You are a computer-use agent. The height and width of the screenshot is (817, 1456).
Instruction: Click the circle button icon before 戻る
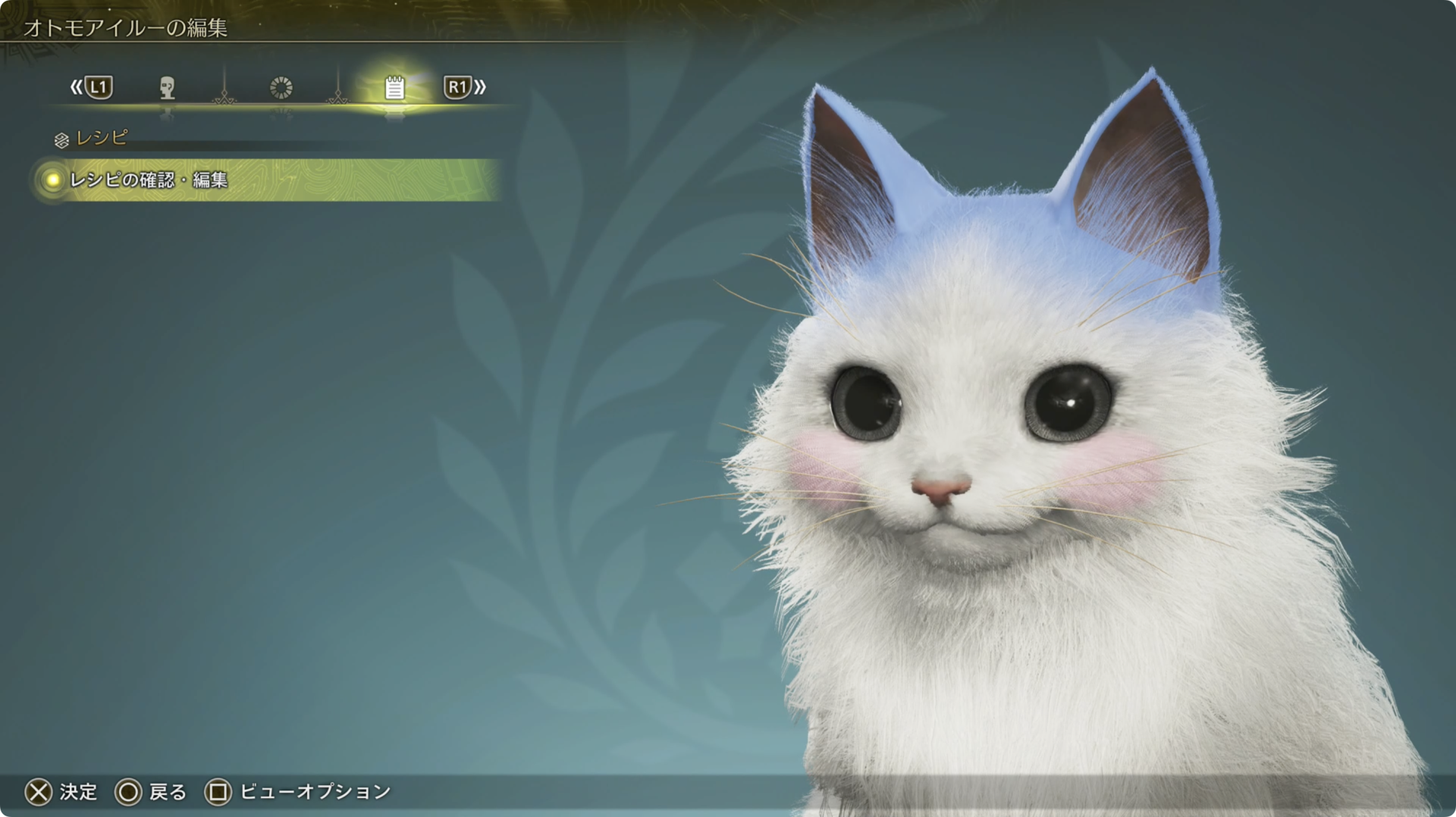click(x=130, y=791)
